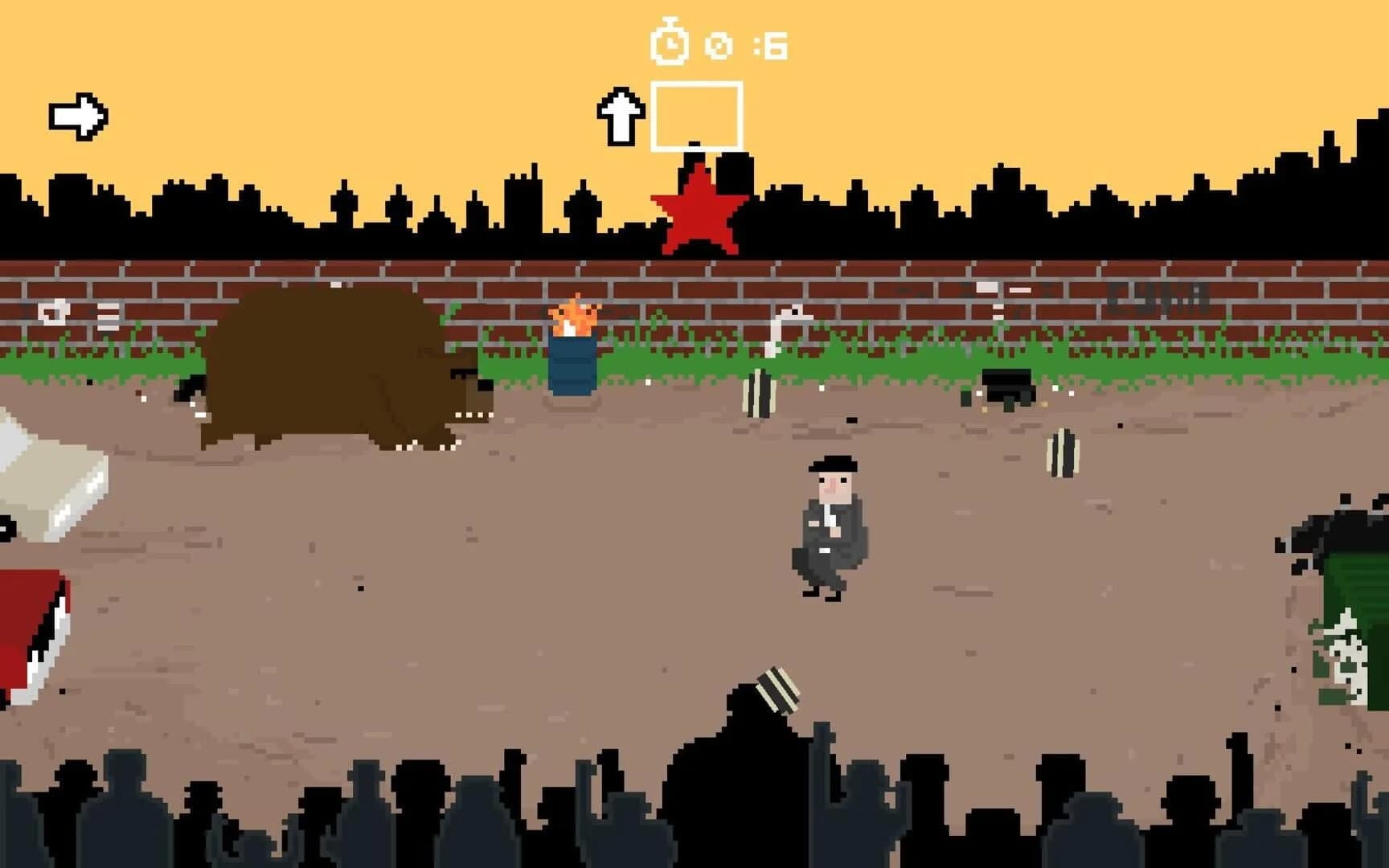
Task: Select the white right-arrow icon
Action: (78, 115)
